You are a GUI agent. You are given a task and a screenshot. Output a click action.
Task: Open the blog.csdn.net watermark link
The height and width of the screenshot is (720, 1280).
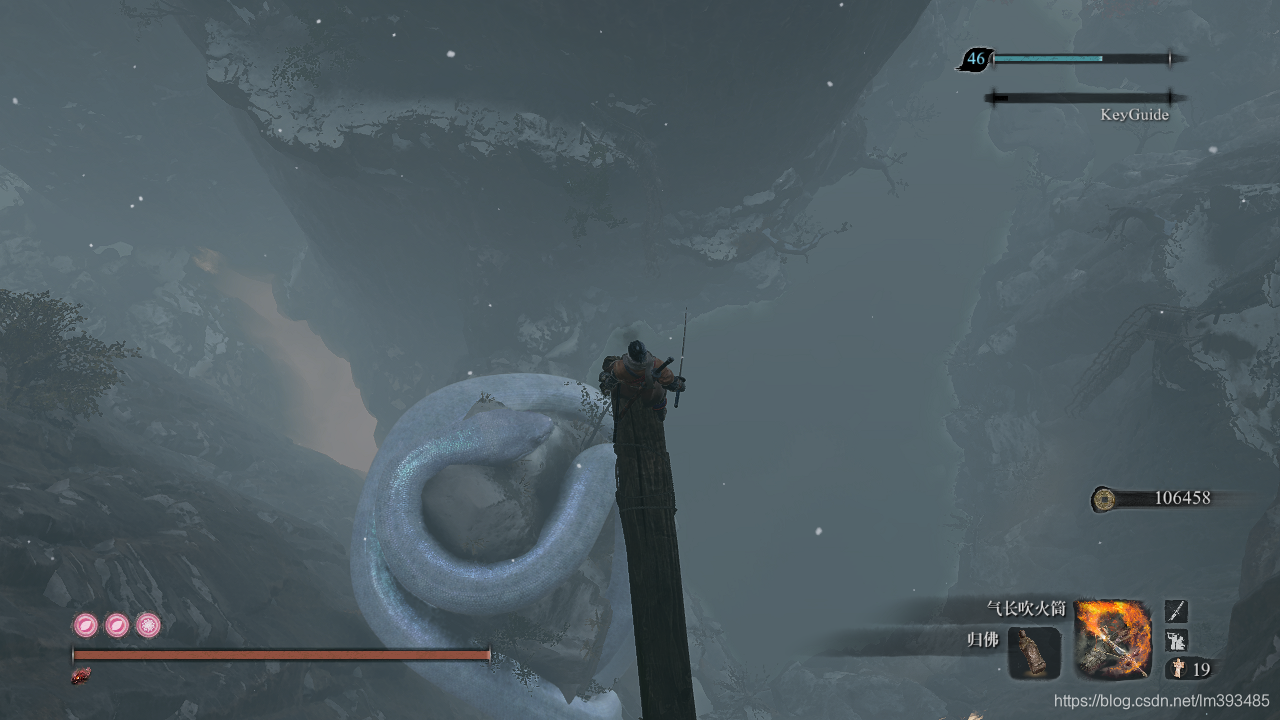(x=1161, y=701)
